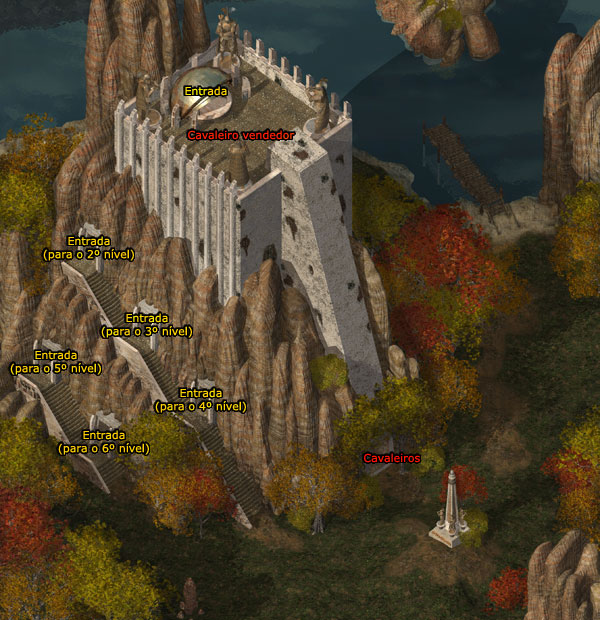Select the Cavaleiro vendedor map marker
600x620 pixels.
[x=241, y=134]
